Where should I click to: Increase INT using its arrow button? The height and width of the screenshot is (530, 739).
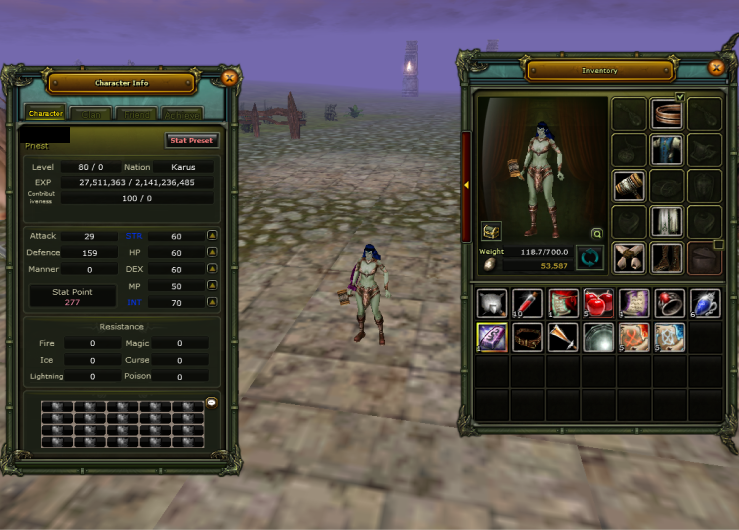(212, 301)
